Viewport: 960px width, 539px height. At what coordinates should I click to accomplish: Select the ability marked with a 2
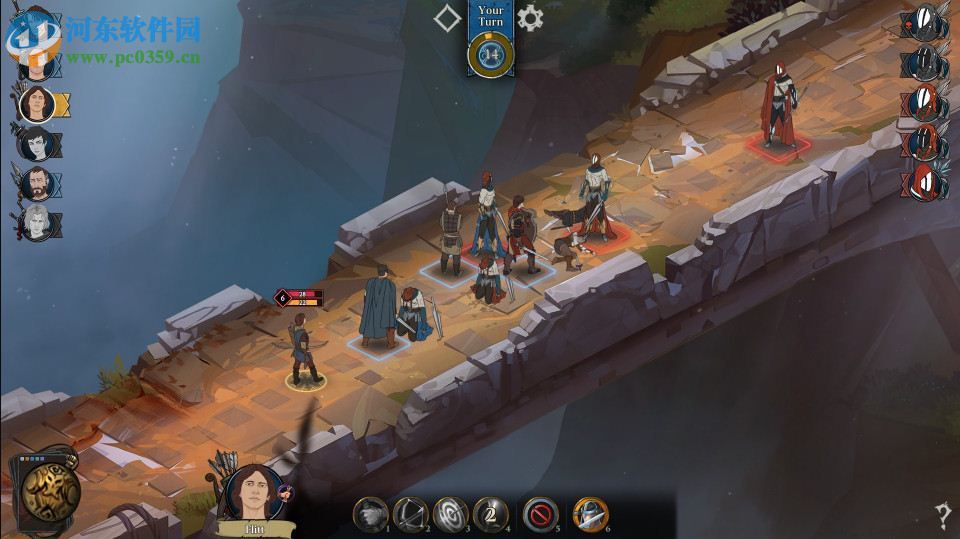[490, 513]
